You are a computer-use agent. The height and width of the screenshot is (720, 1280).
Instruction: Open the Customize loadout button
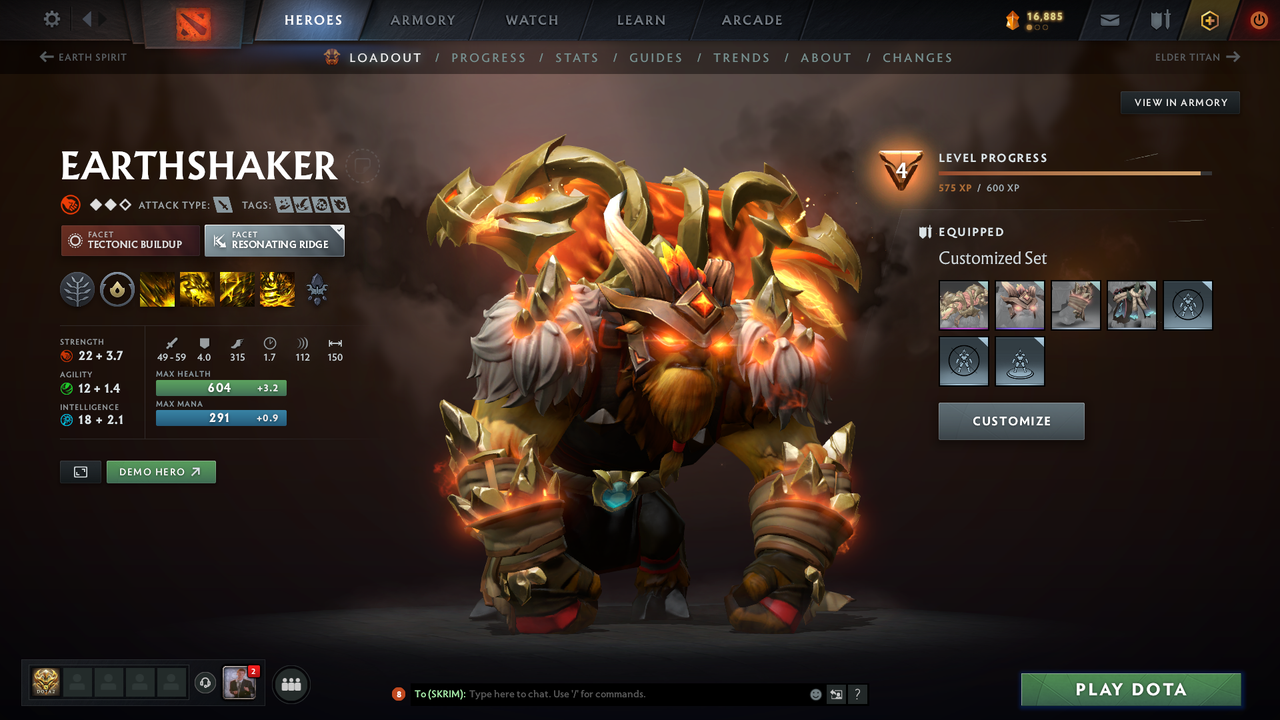point(1011,421)
